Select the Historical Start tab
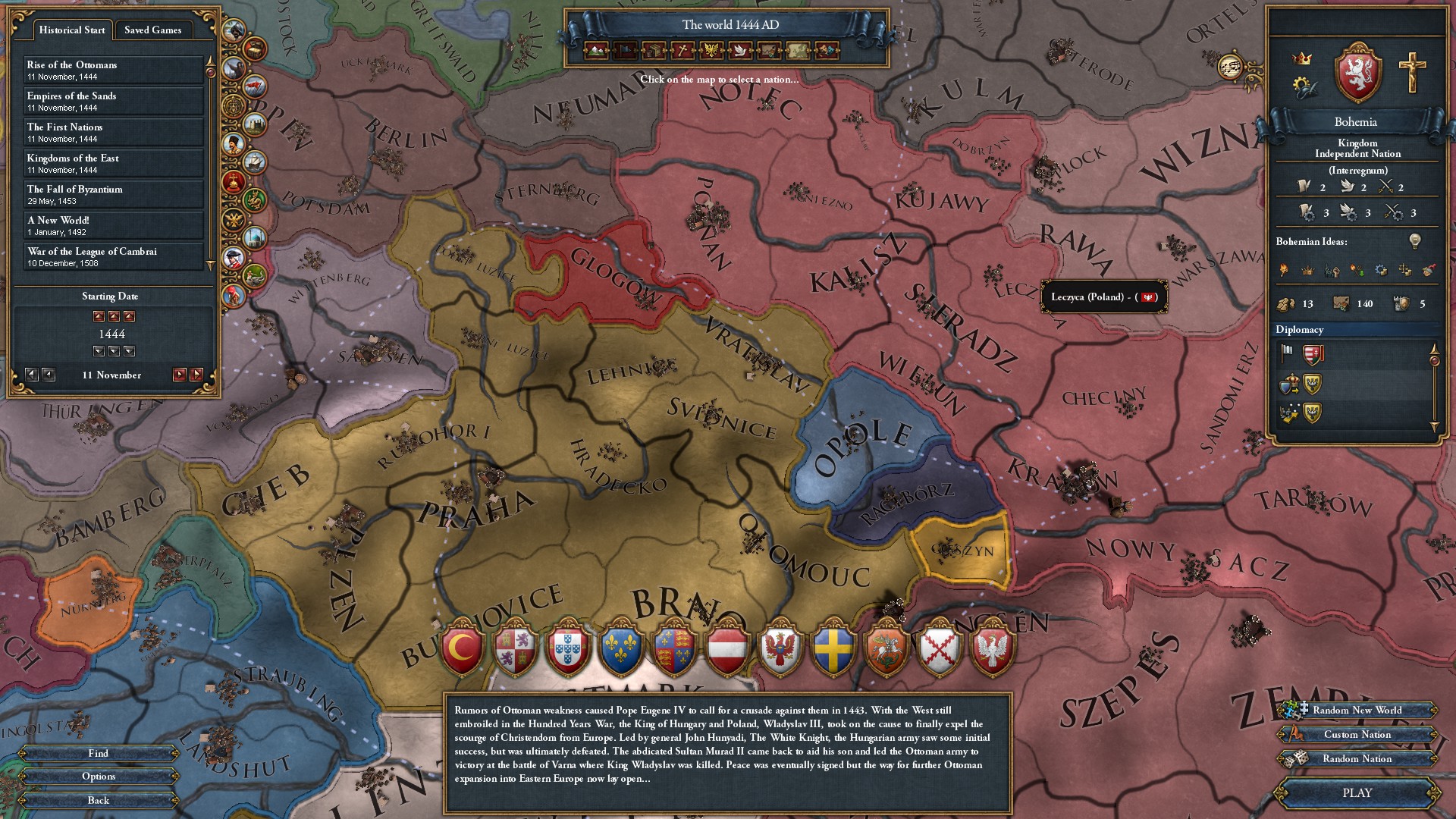1456x819 pixels. (71, 30)
